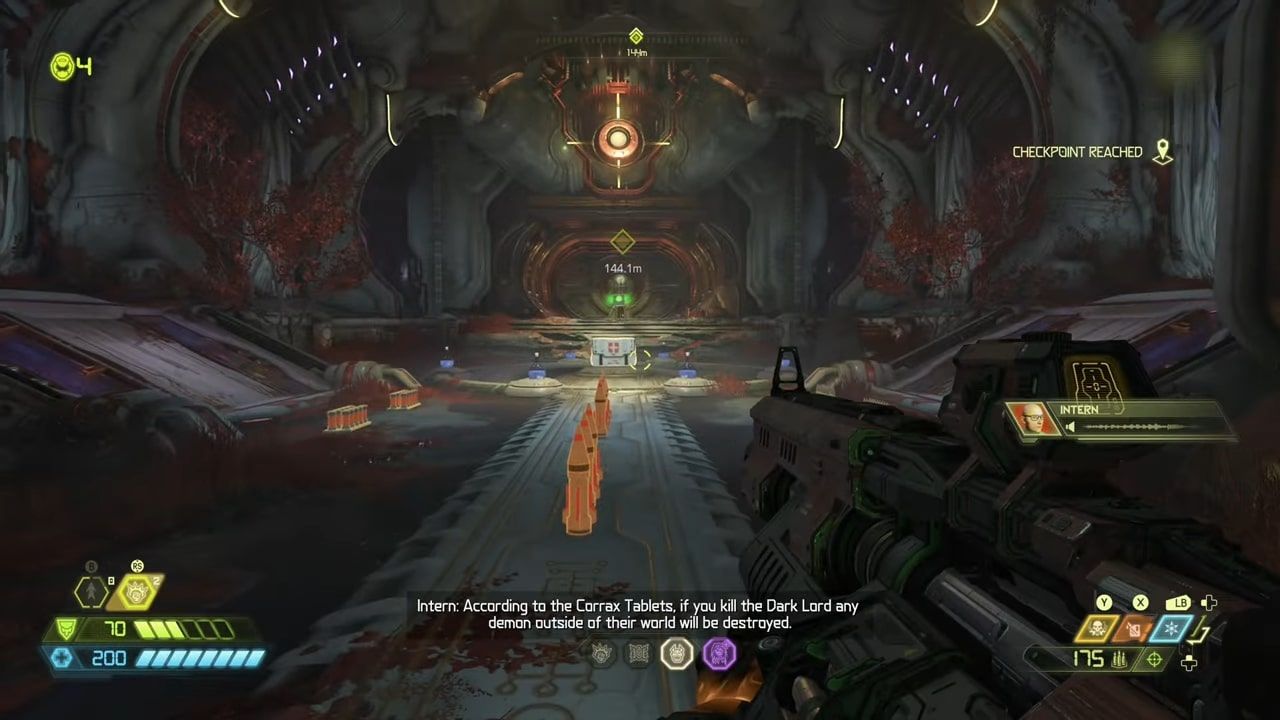Click the dash arrow hexagon icon
The height and width of the screenshot is (720, 1280).
[x=90, y=592]
